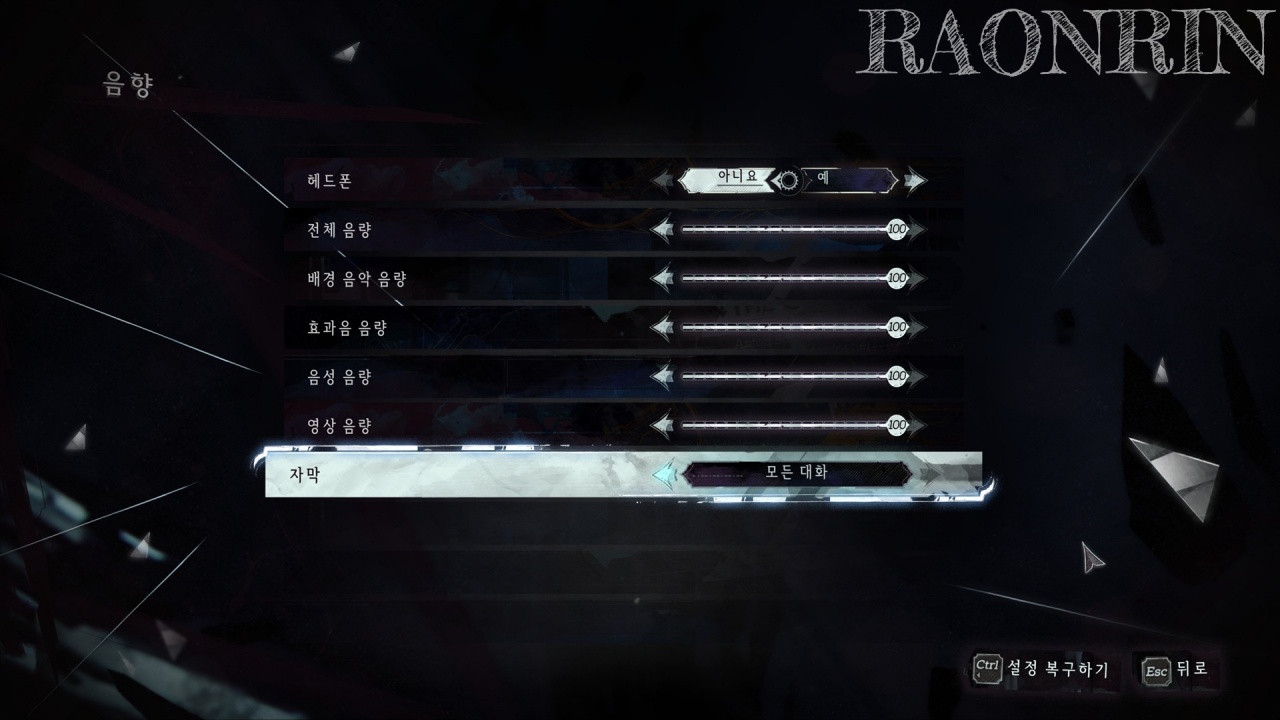The width and height of the screenshot is (1280, 720).
Task: Change the 음성 음량 slider
Action: (x=897, y=376)
